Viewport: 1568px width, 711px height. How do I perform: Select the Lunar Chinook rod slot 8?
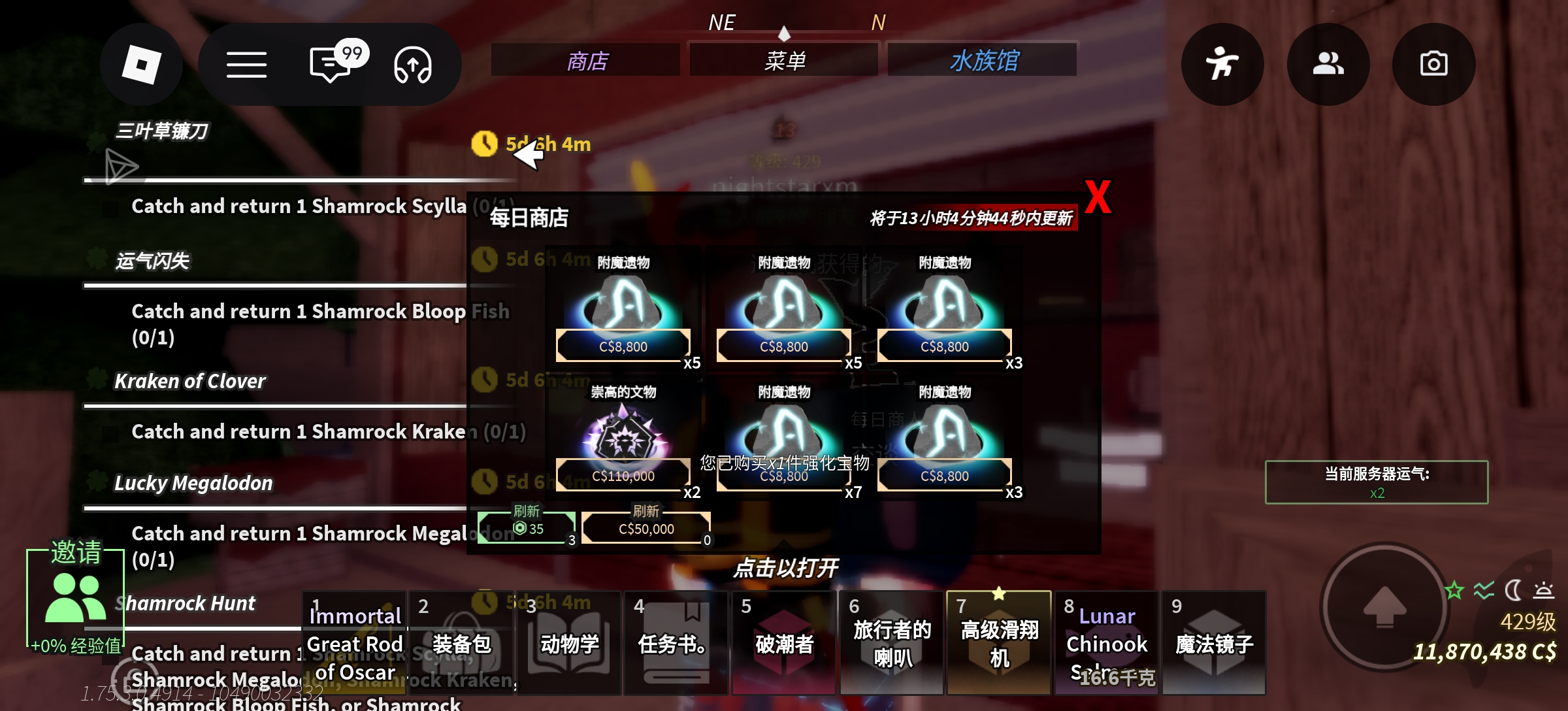click(1106, 644)
